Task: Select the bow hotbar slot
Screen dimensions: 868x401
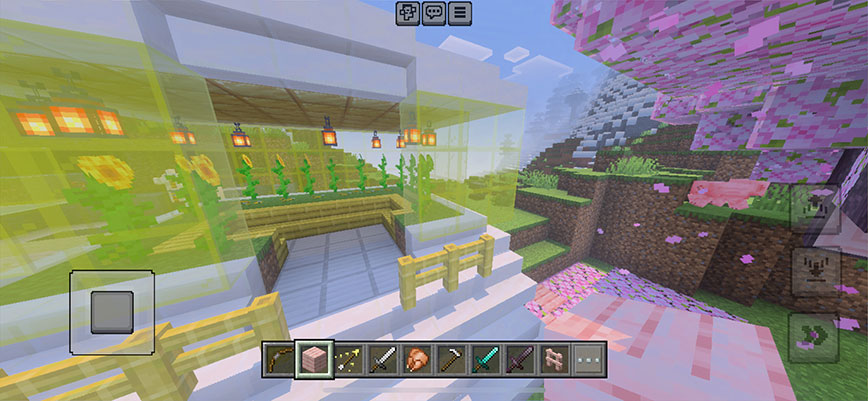Action: point(278,360)
